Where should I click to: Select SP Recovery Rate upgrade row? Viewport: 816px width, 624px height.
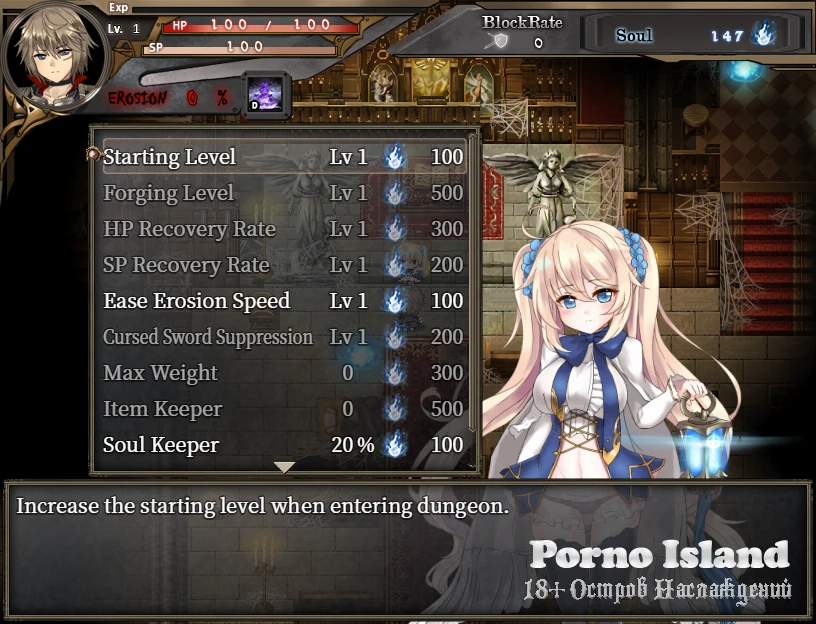coord(284,265)
